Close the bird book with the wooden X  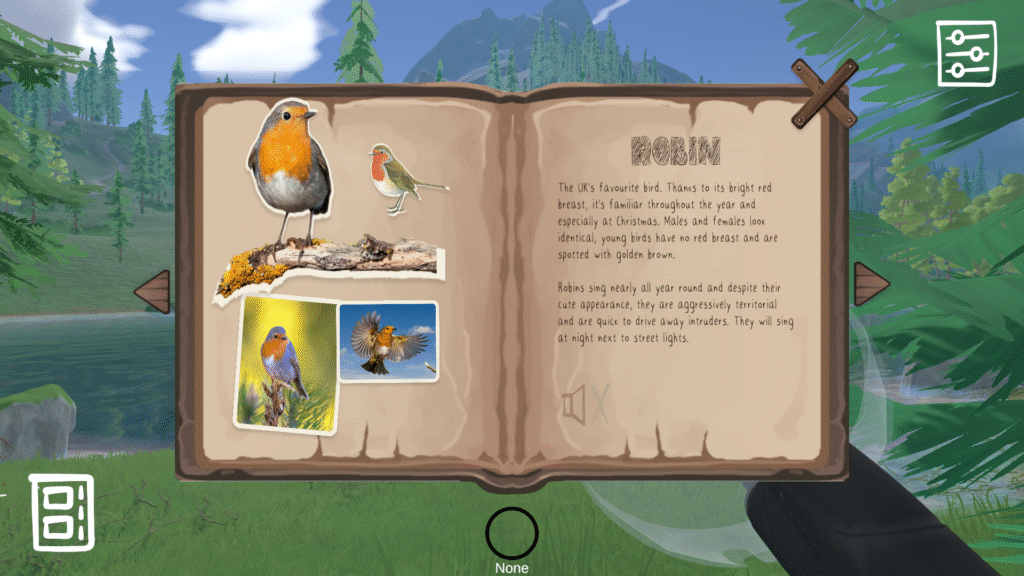[x=824, y=93]
